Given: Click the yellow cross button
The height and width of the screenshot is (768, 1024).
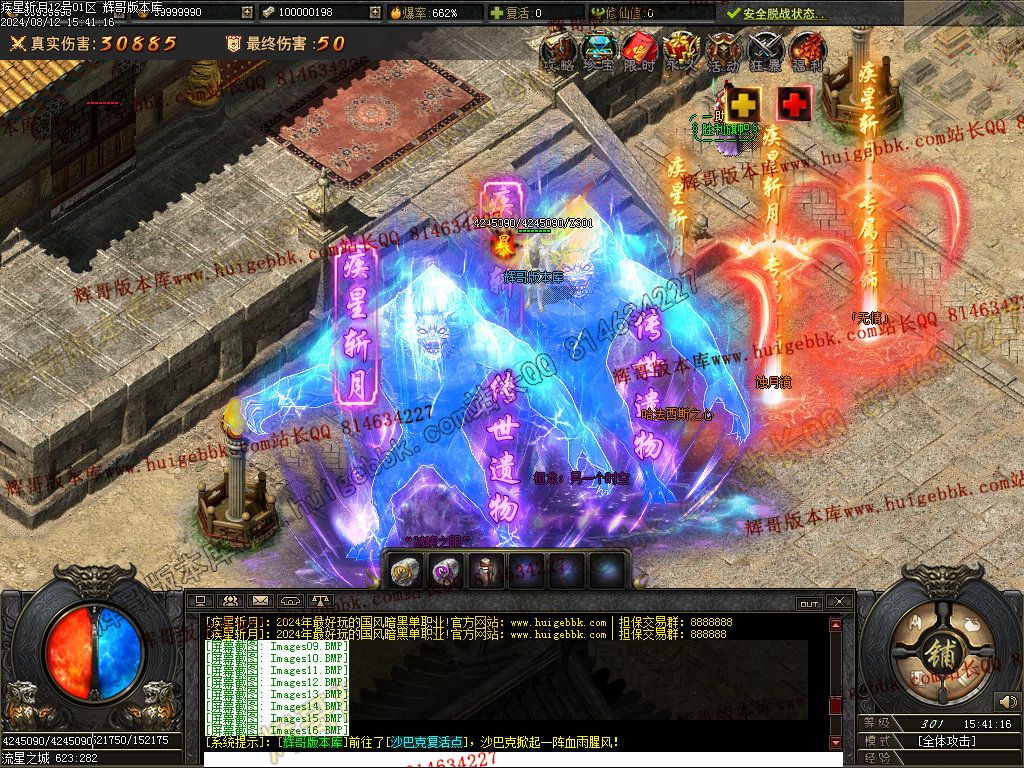Looking at the screenshot, I should click(x=743, y=103).
